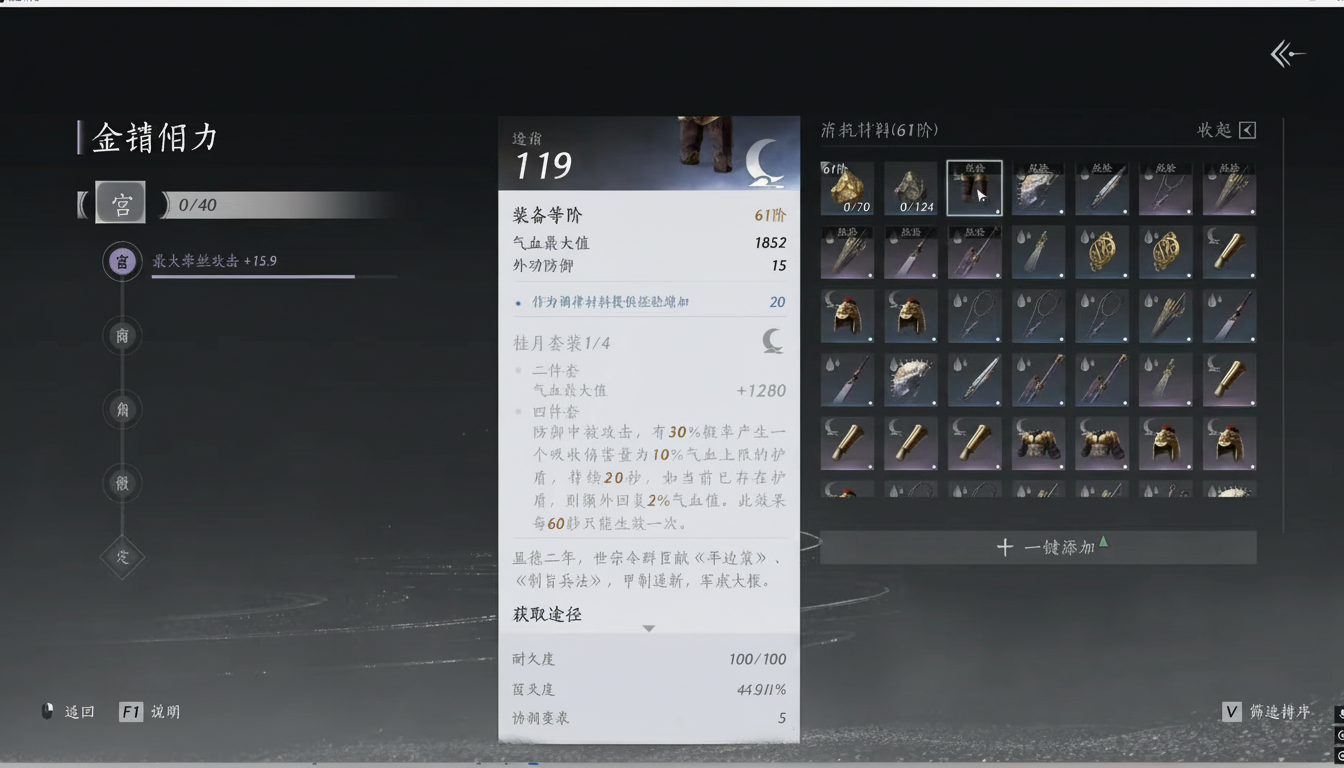Switch to the 角 tab
Screen dimensions: 1344x768
tap(122, 409)
